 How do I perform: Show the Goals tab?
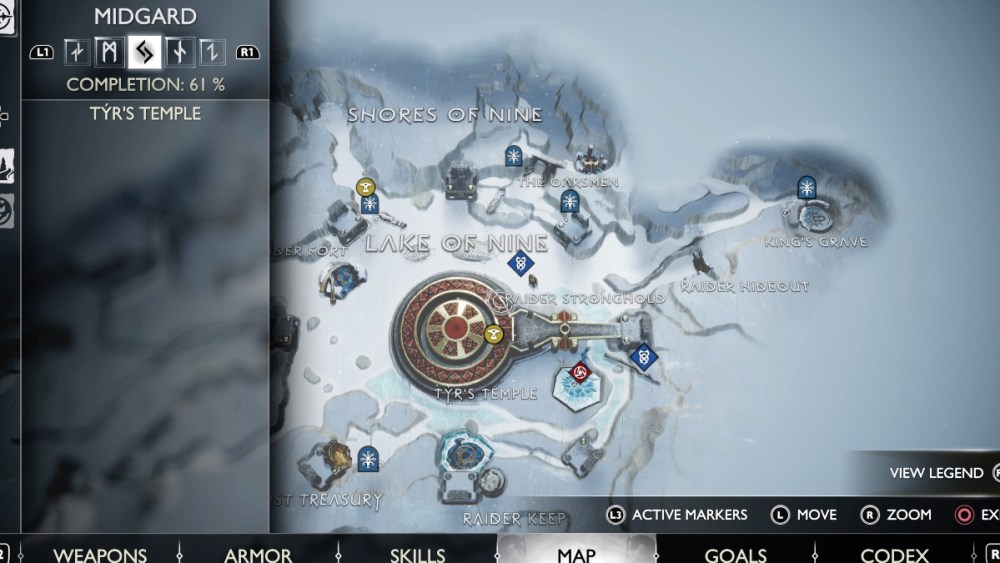pos(735,554)
